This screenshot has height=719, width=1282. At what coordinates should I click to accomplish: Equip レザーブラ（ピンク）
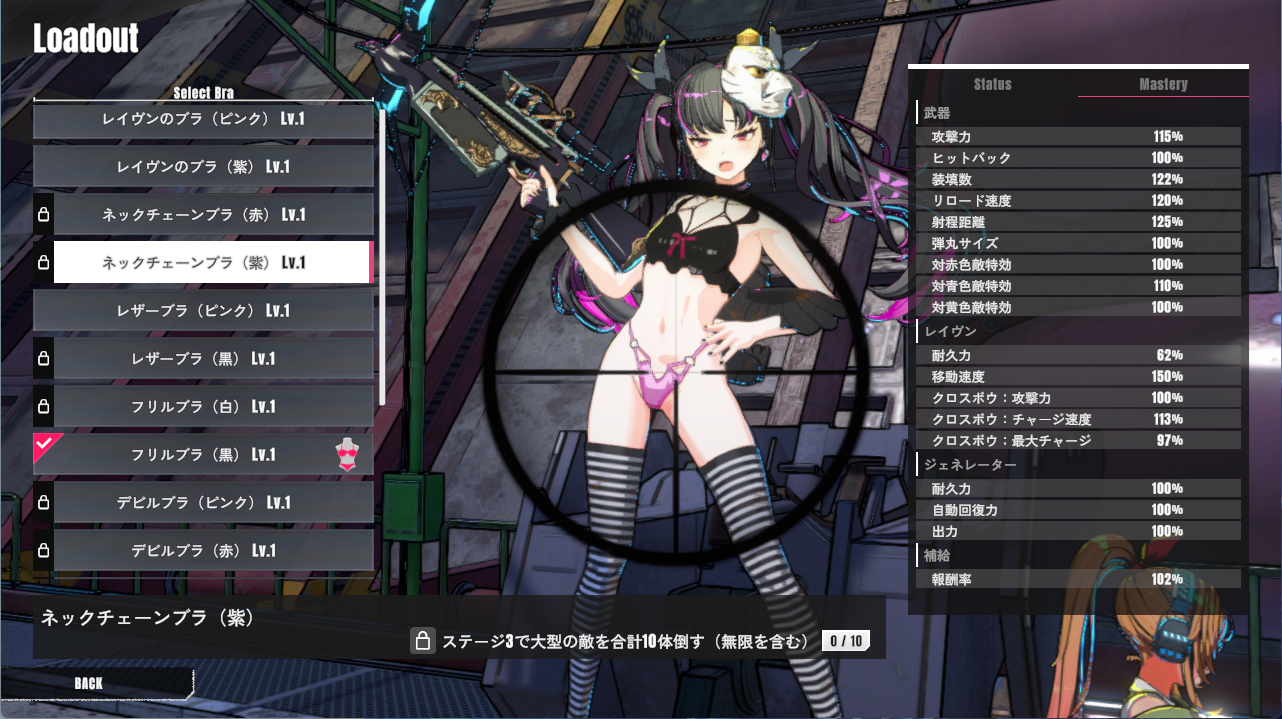click(203, 311)
